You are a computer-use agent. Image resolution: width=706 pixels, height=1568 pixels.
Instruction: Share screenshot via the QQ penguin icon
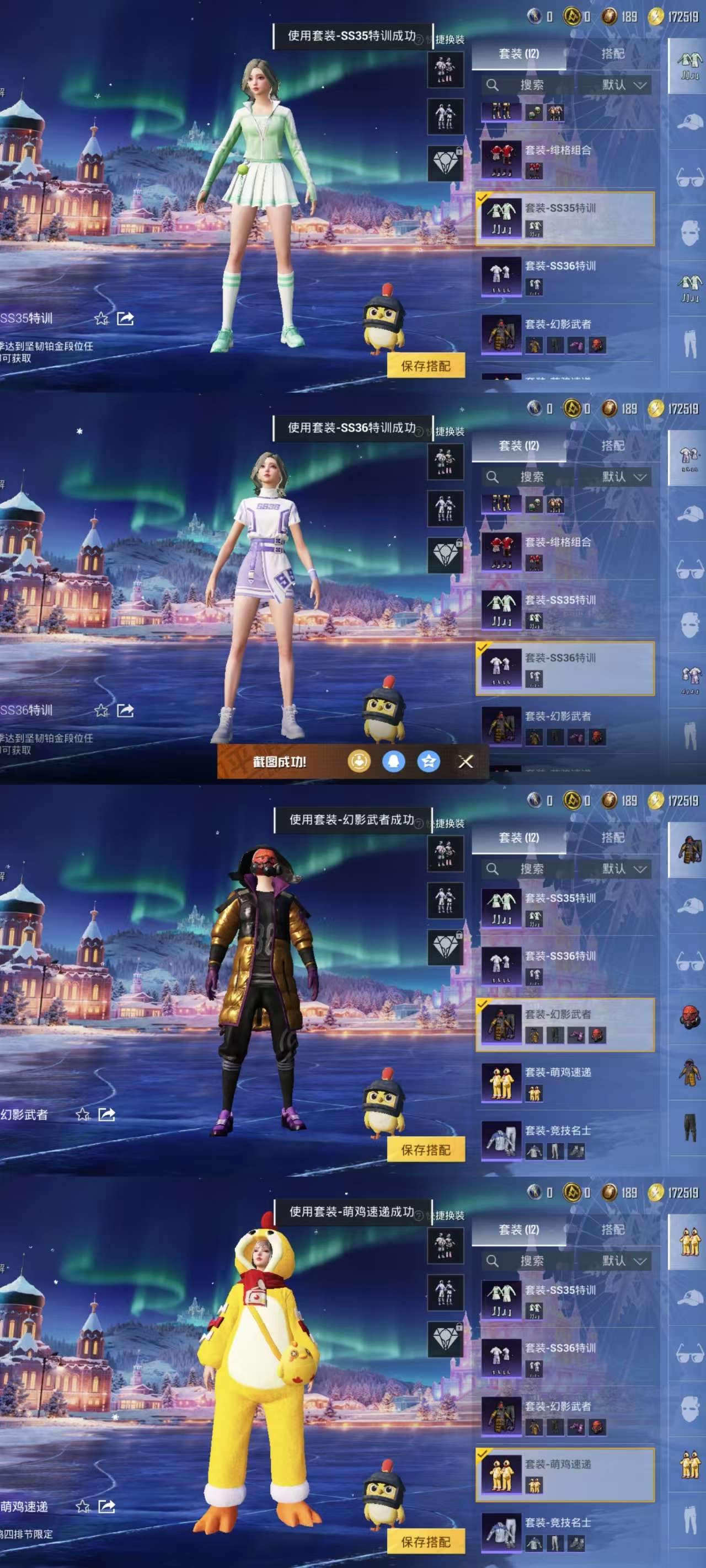[x=393, y=761]
